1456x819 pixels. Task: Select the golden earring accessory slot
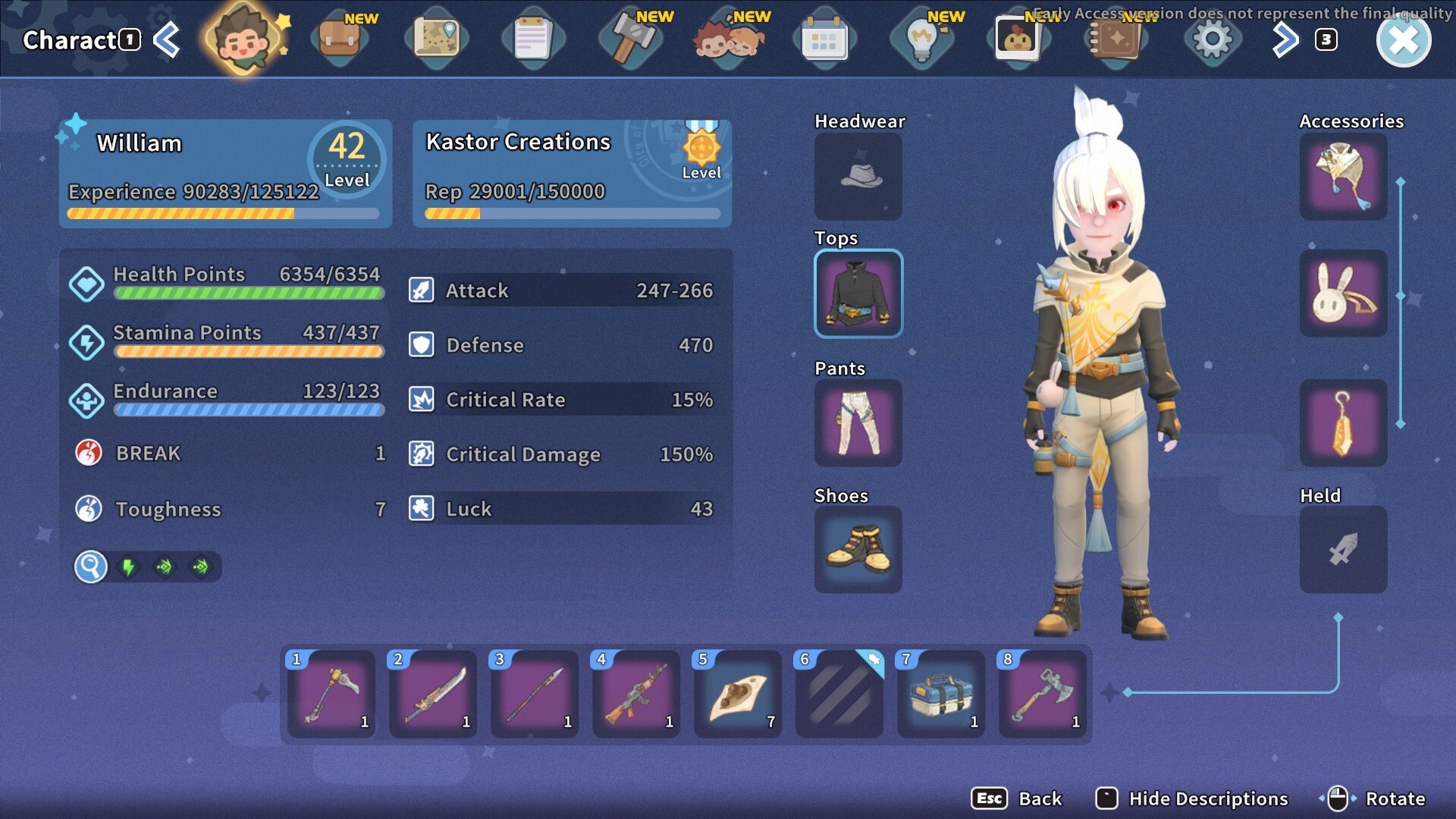coord(1342,422)
